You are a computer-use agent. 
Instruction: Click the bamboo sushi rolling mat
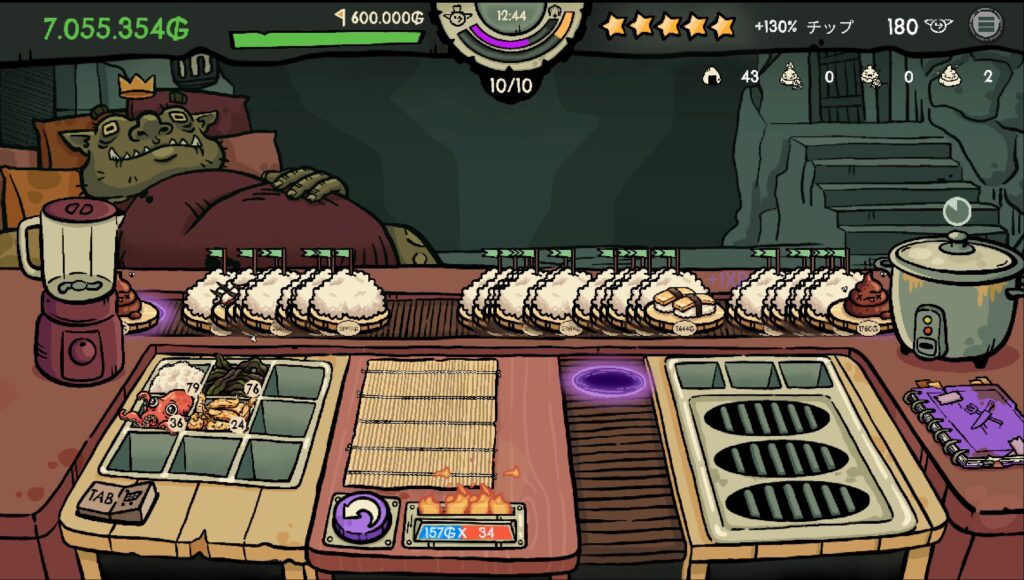422,422
